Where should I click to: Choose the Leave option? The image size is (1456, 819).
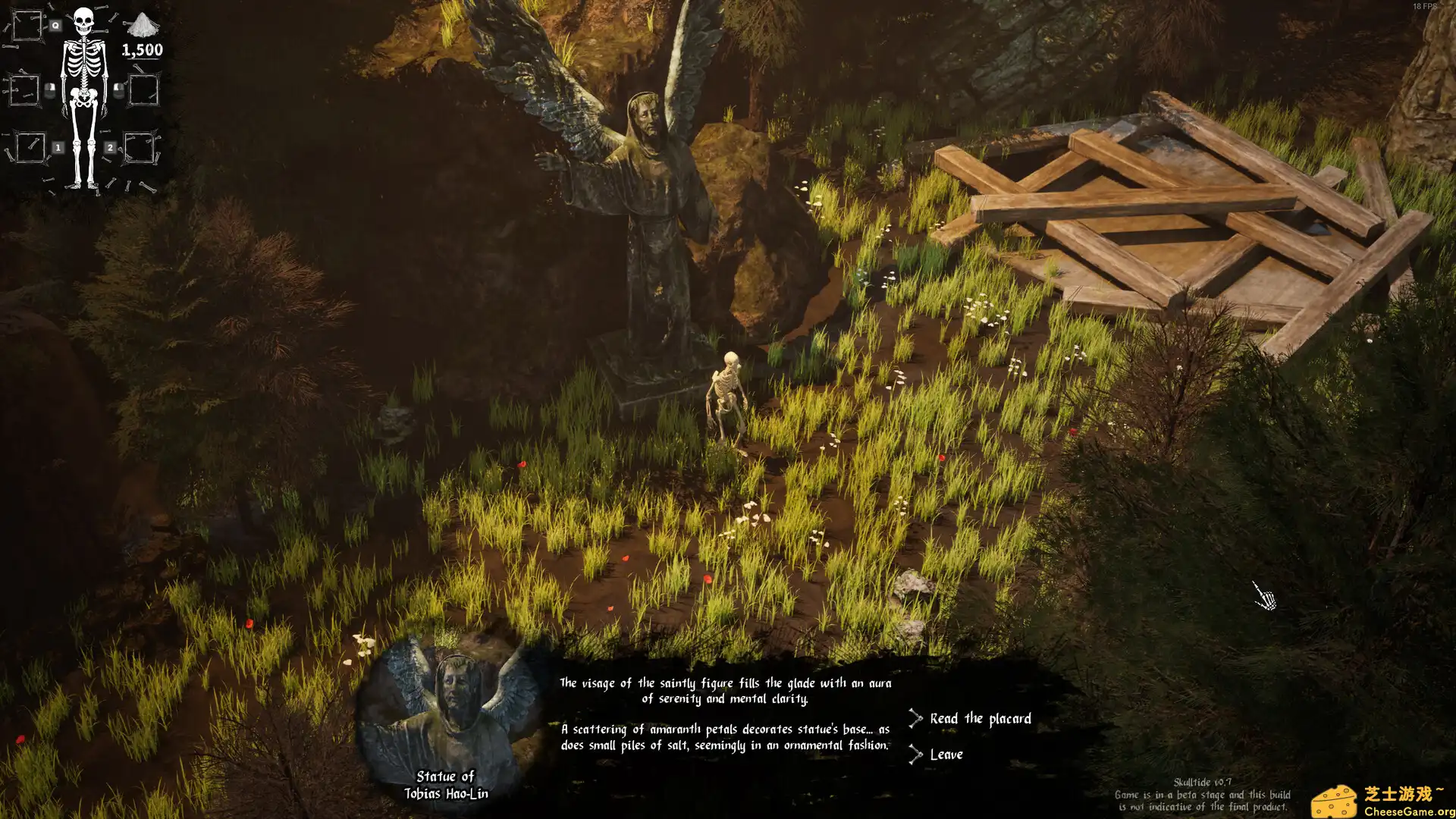pyautogui.click(x=946, y=754)
